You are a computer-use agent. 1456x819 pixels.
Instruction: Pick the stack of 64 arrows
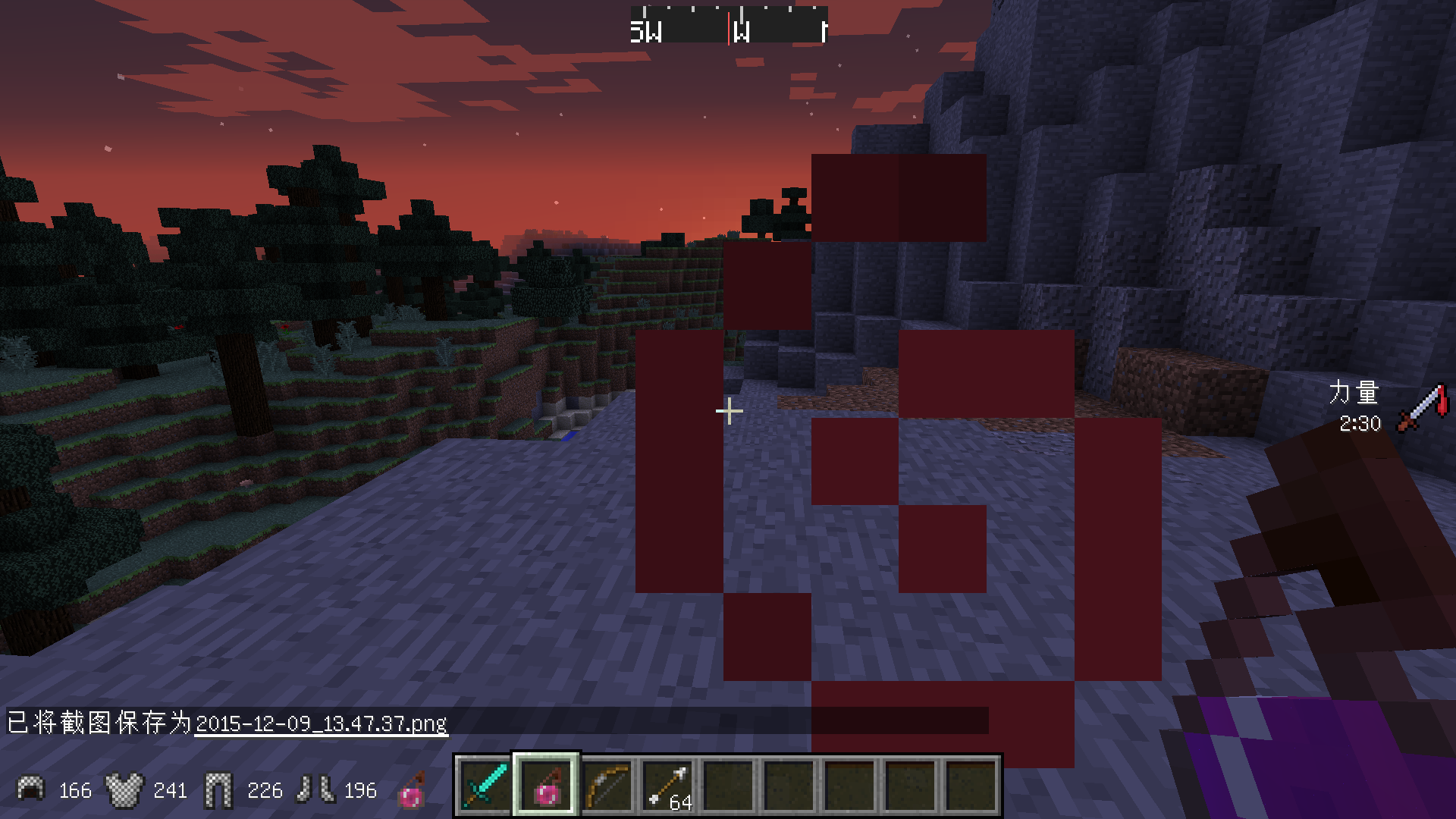click(667, 786)
